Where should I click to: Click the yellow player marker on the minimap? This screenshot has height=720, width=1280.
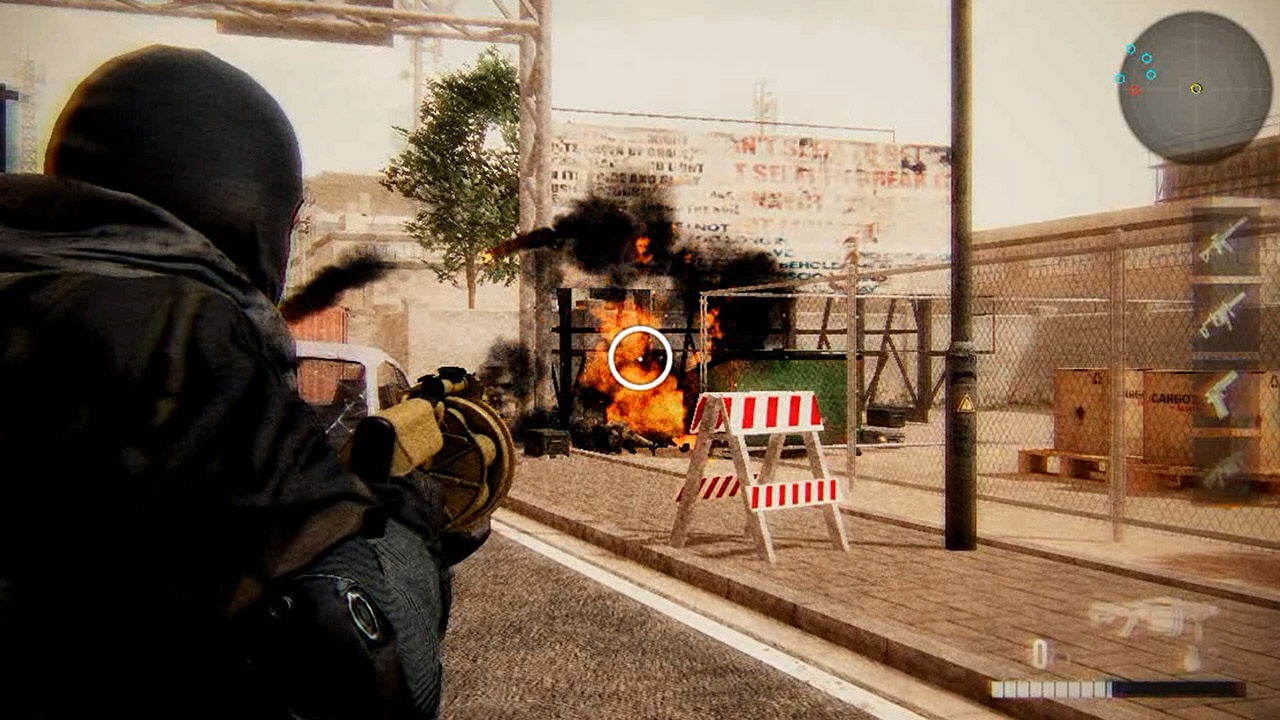1196,88
